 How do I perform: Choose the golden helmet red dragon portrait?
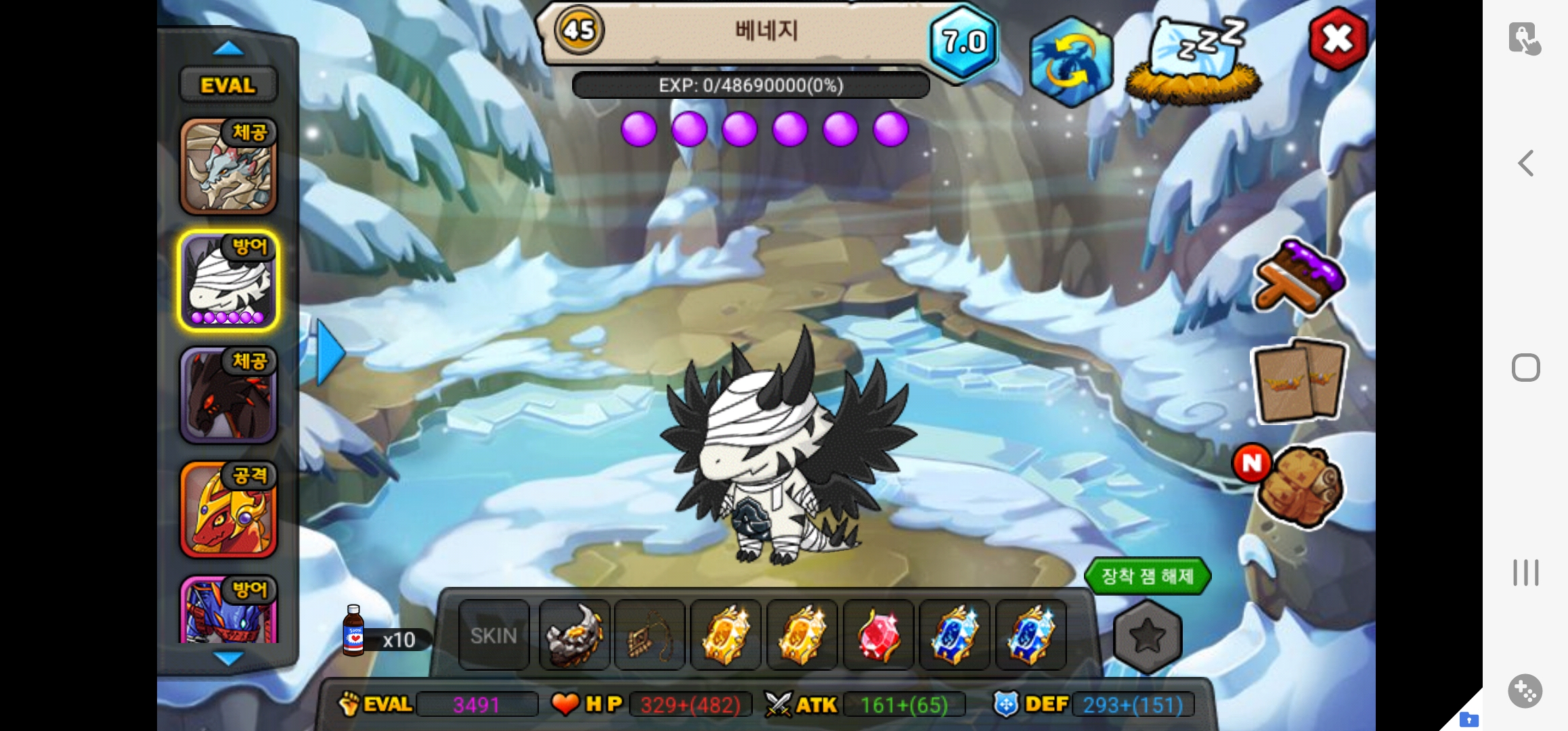pos(228,510)
